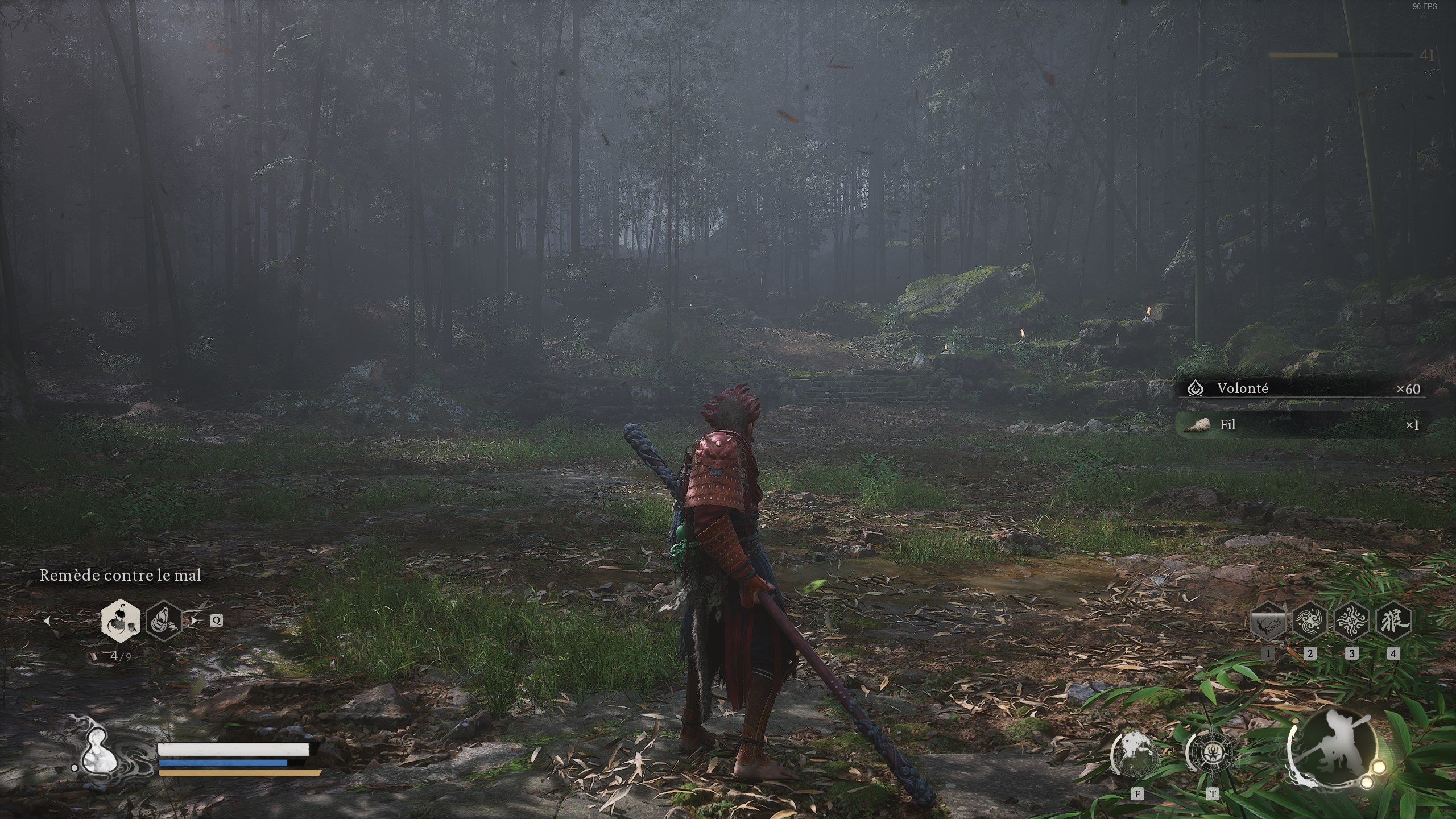Click the Volonté x60 pickup notification
This screenshot has height=819, width=1456.
[x=1302, y=389]
